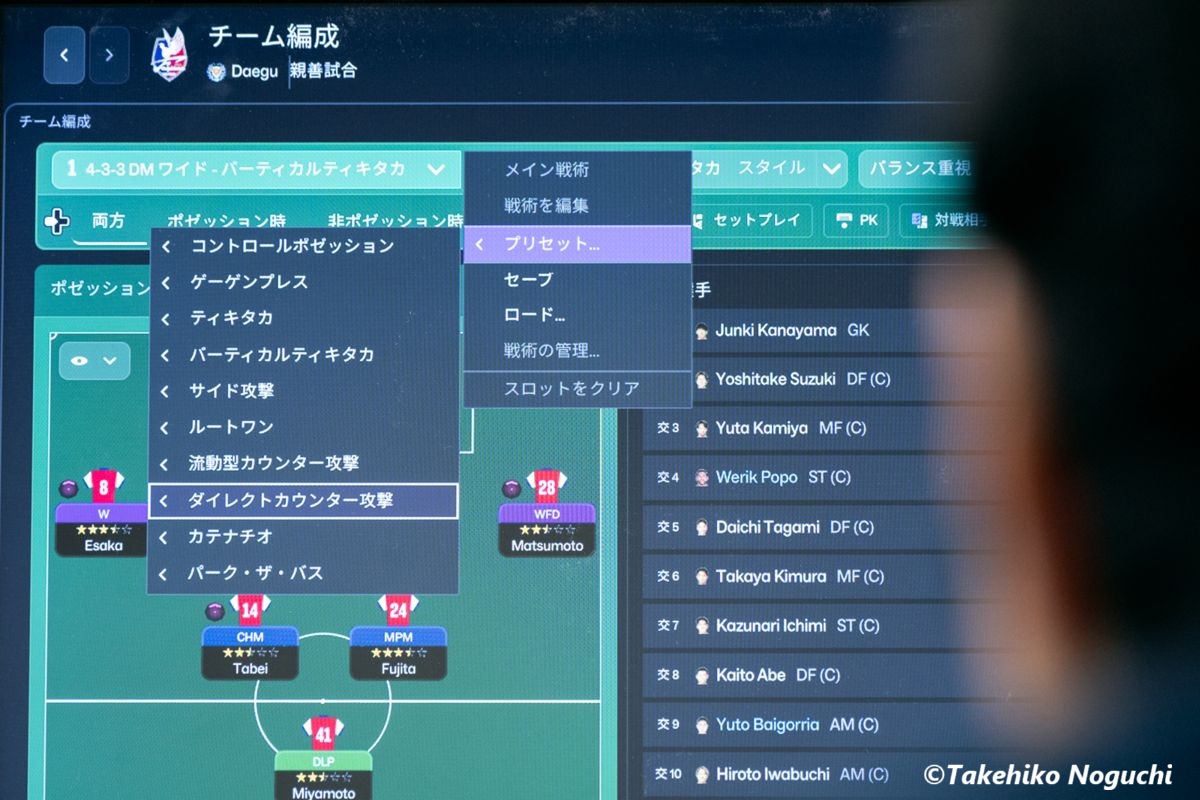Pick the コントロールポゼッション preset

[x=292, y=246]
